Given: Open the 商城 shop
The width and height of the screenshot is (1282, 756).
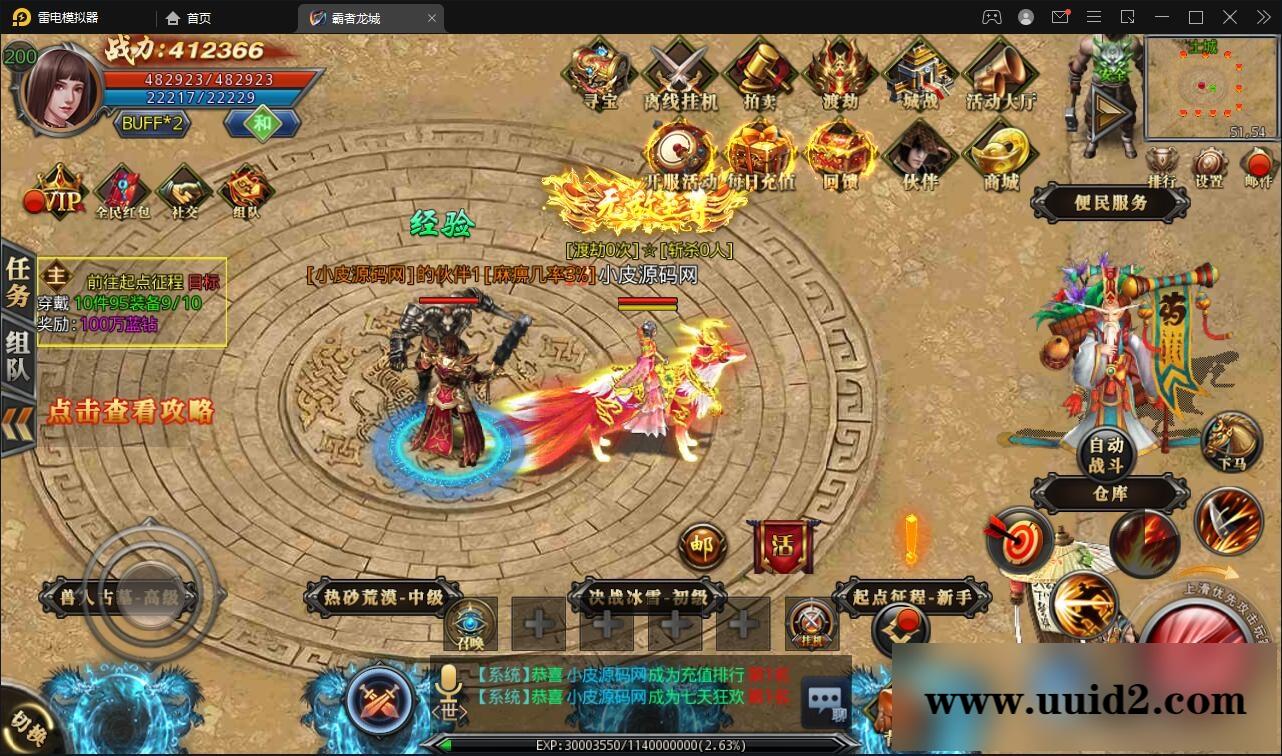Looking at the screenshot, I should tap(1000, 155).
